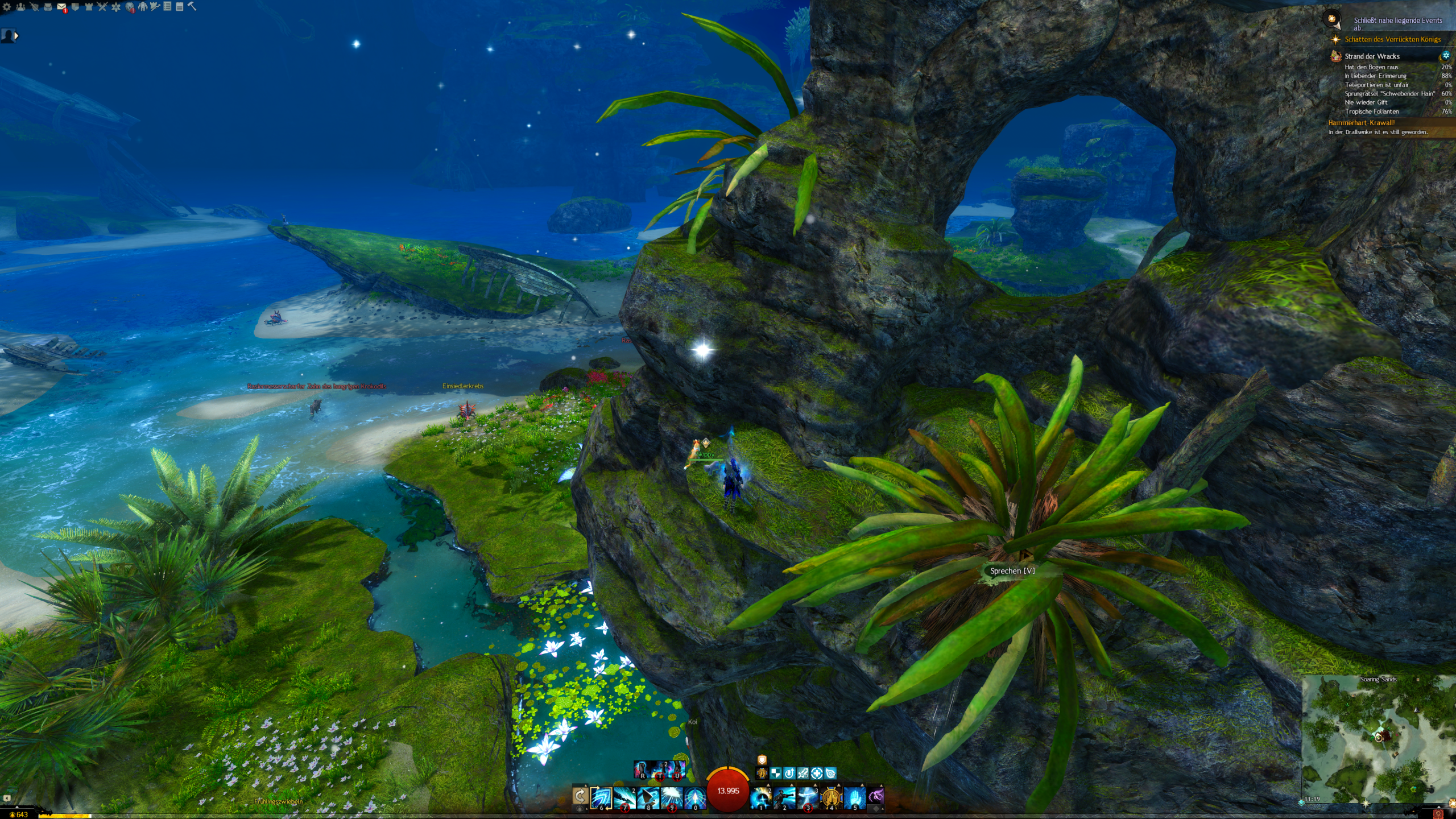
Task: Click the weapon swap arrows button
Action: [580, 797]
